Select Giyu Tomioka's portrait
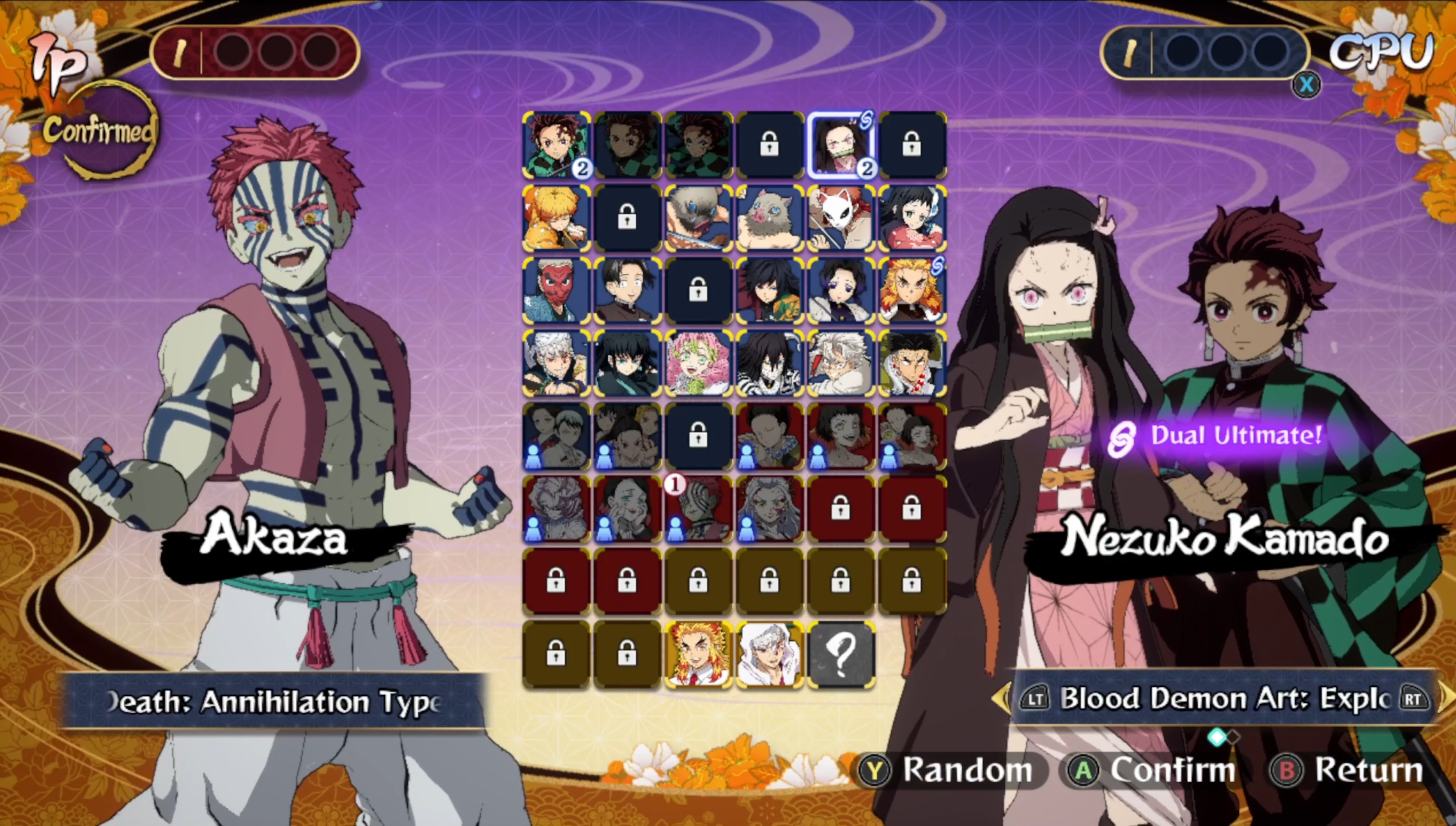 769,291
